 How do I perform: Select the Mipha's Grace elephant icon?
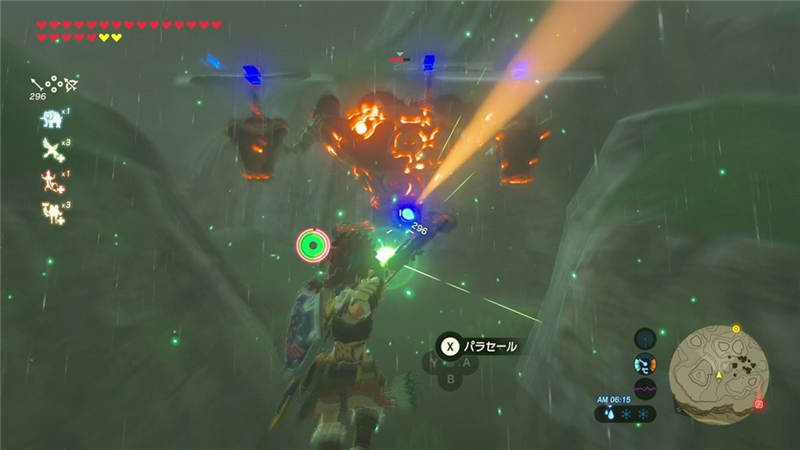pyautogui.click(x=50, y=119)
